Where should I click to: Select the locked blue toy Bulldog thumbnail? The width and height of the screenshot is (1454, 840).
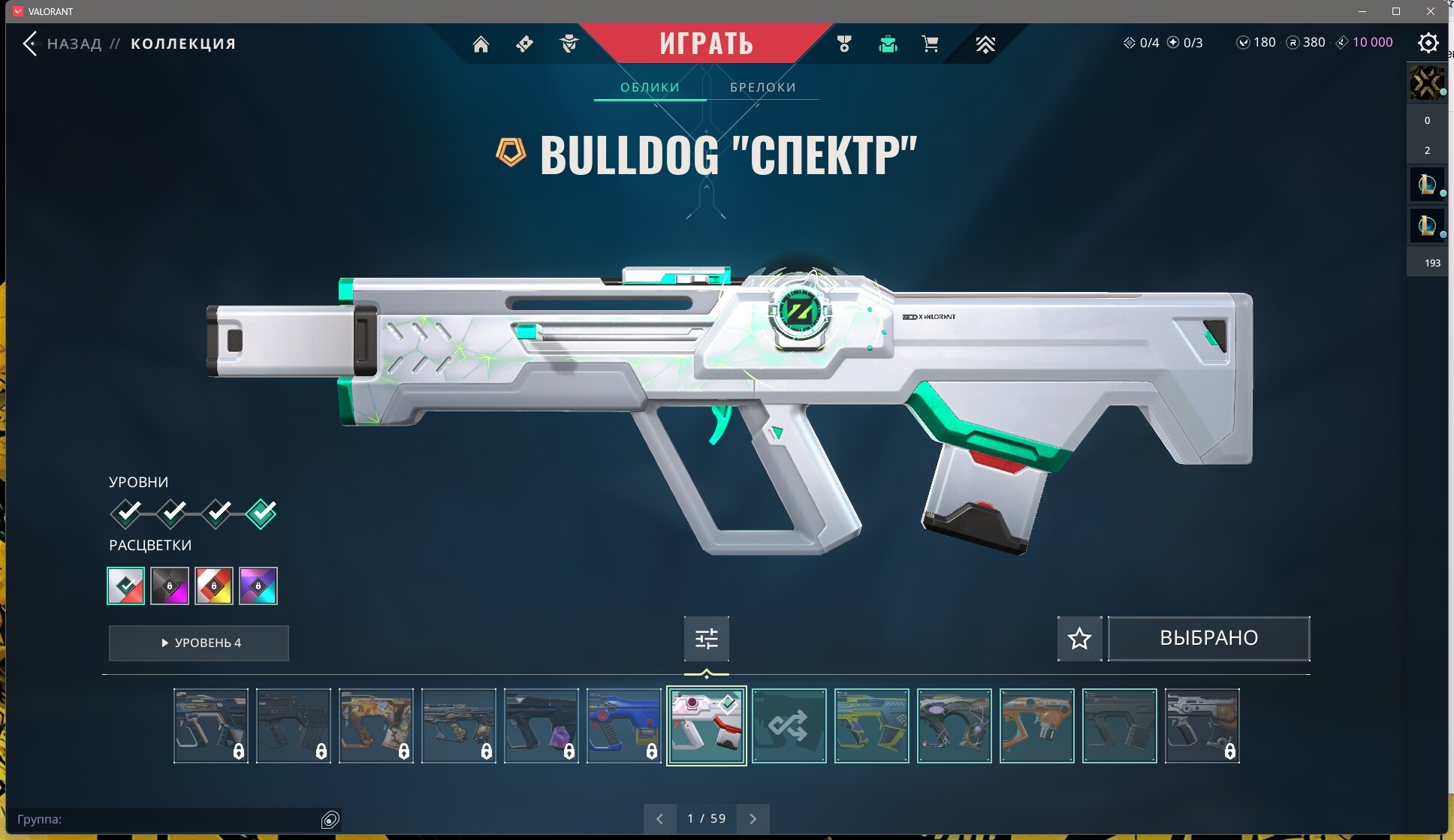pyautogui.click(x=623, y=726)
